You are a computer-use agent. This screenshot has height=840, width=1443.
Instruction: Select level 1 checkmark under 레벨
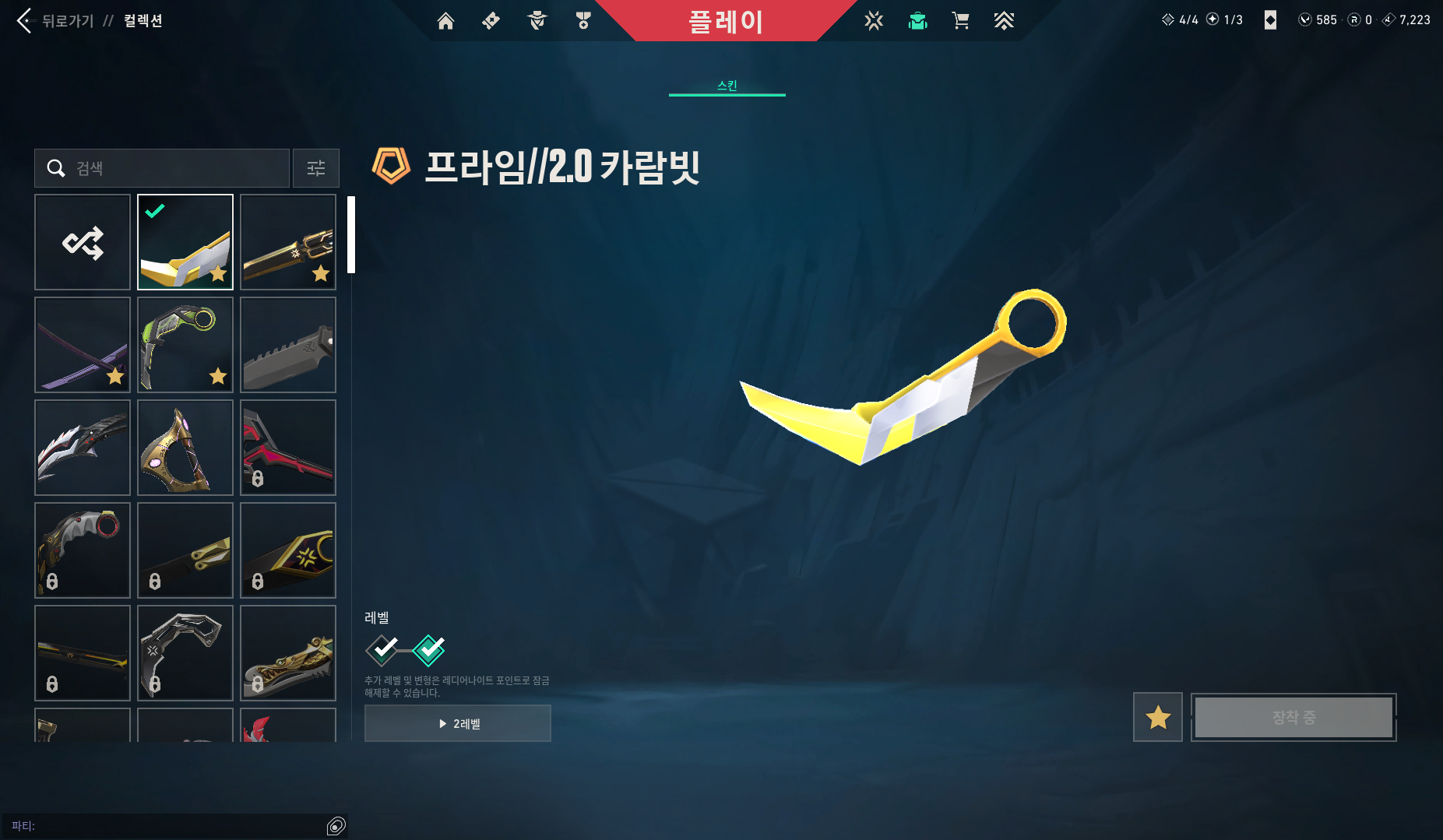pyautogui.click(x=382, y=650)
